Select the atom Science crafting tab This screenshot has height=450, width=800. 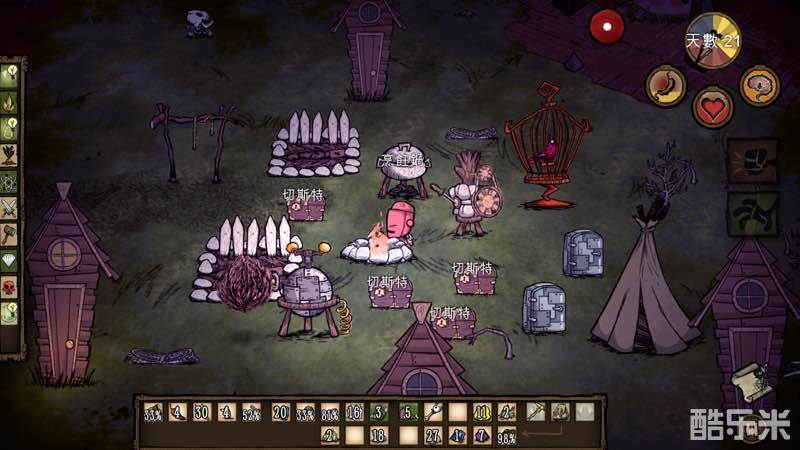click(x=11, y=181)
